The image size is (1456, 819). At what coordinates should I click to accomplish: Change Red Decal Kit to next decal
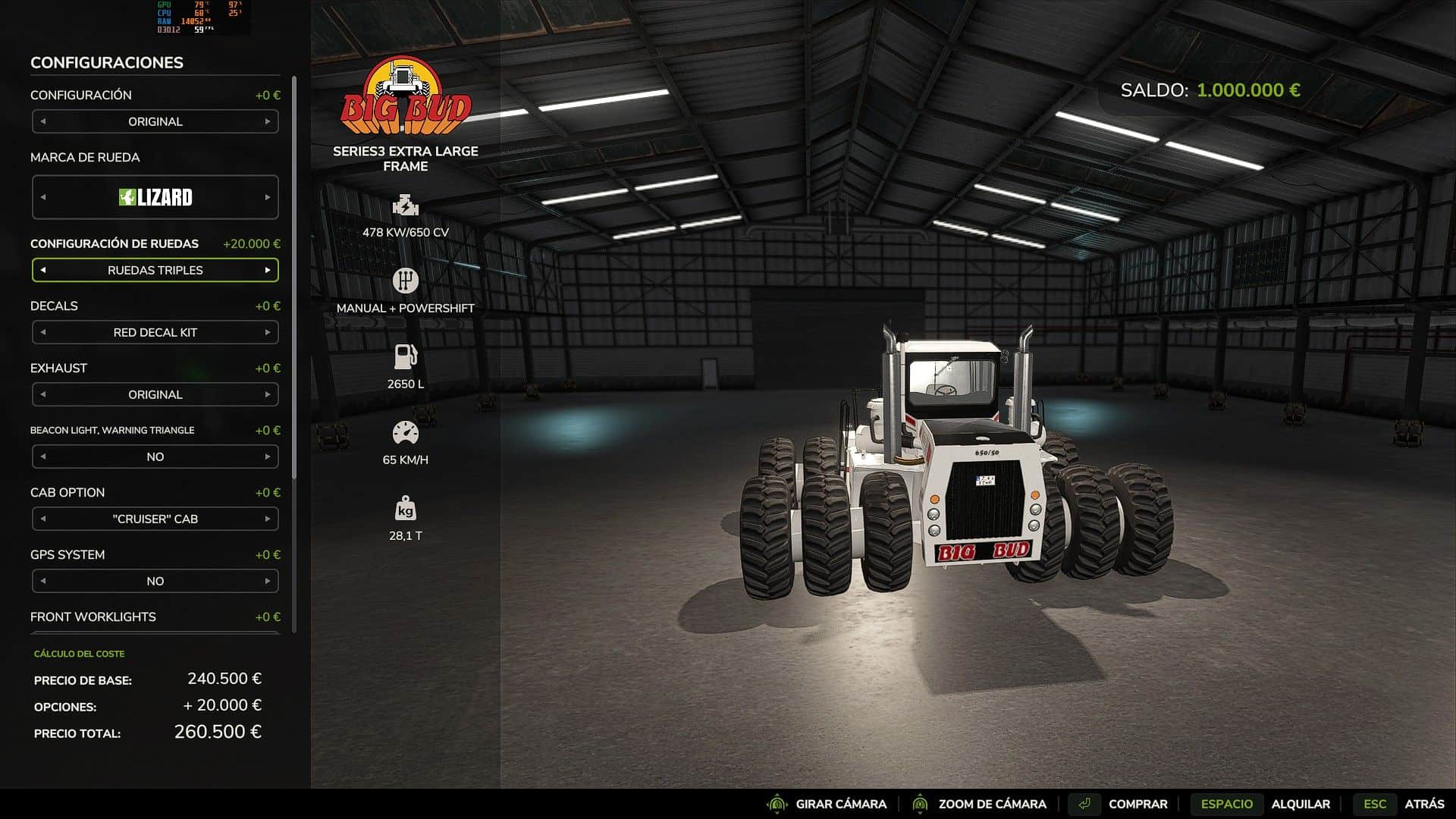[x=268, y=332]
